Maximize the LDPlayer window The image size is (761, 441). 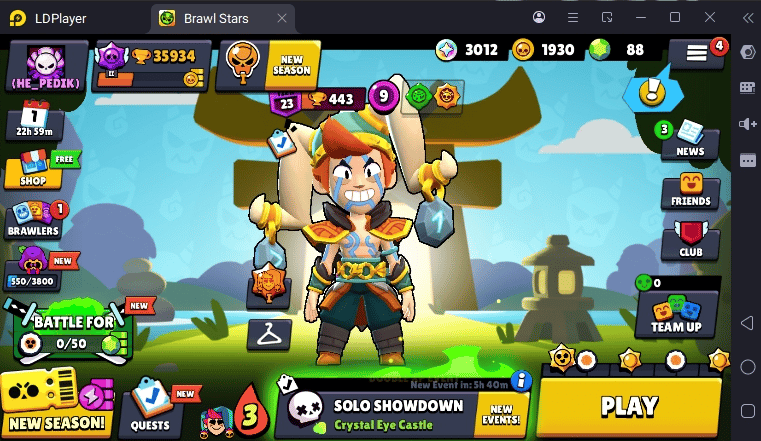[x=675, y=17]
